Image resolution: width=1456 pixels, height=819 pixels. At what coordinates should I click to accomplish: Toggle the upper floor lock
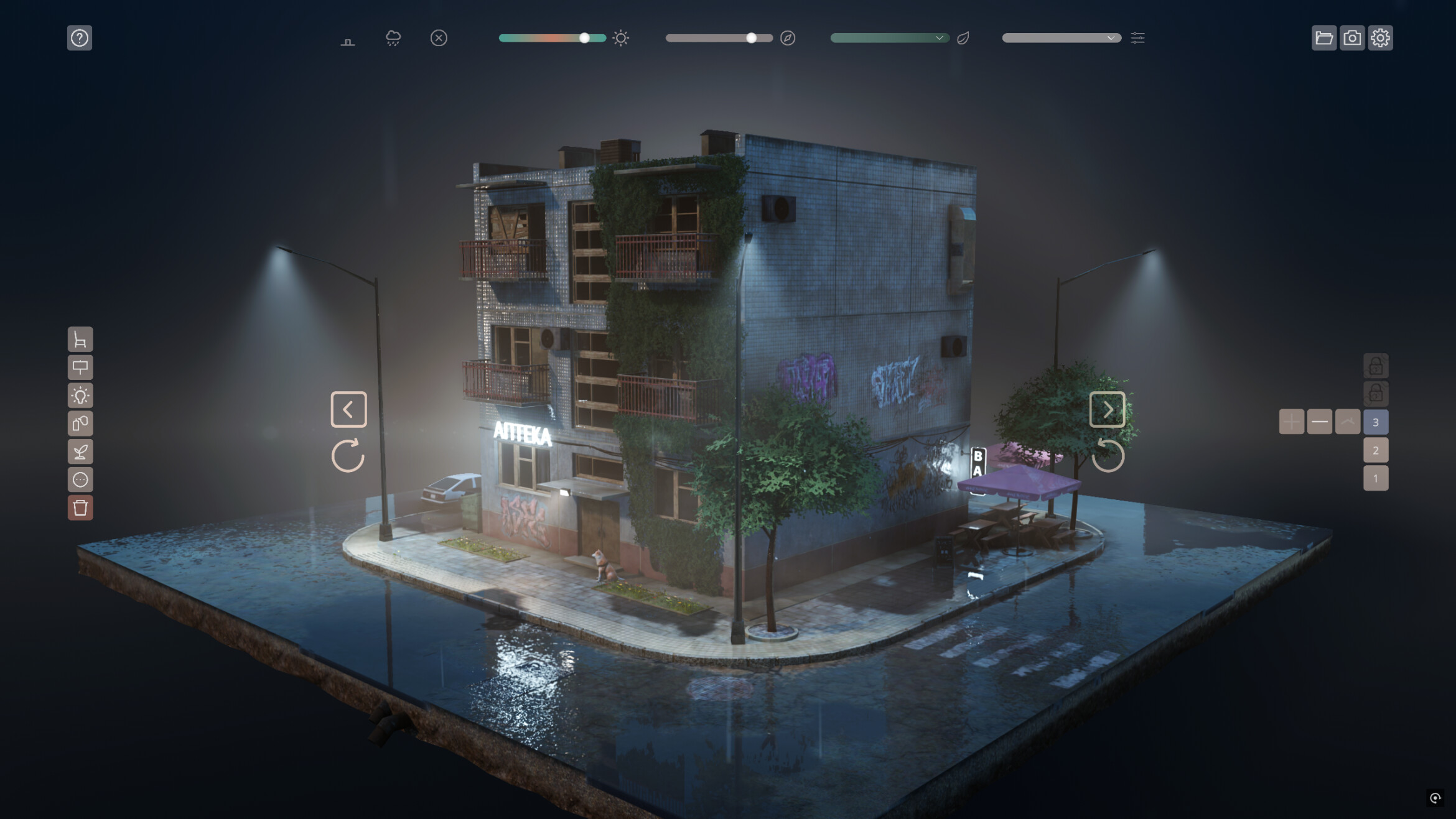[1376, 365]
